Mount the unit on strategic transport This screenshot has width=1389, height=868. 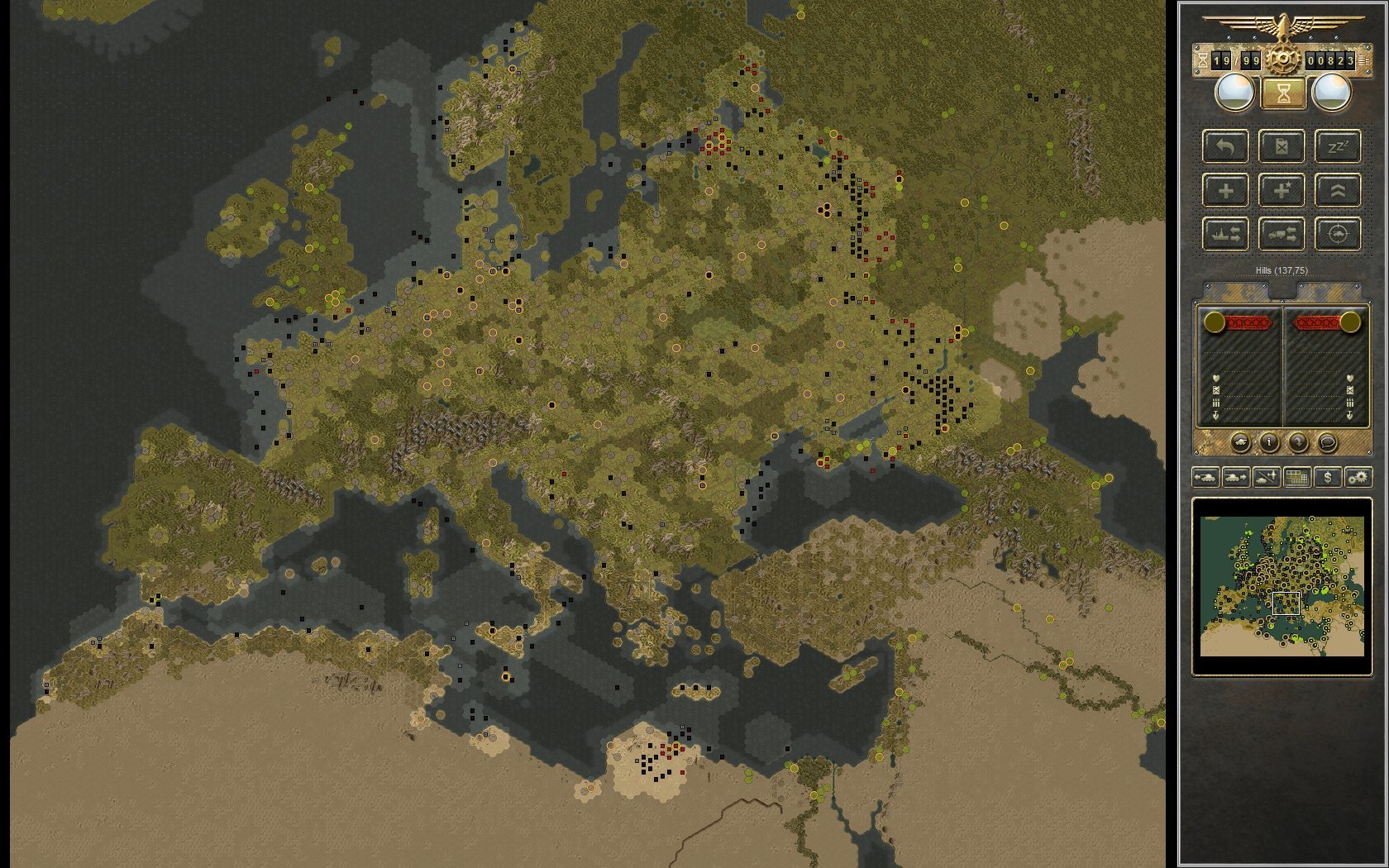pos(1282,236)
